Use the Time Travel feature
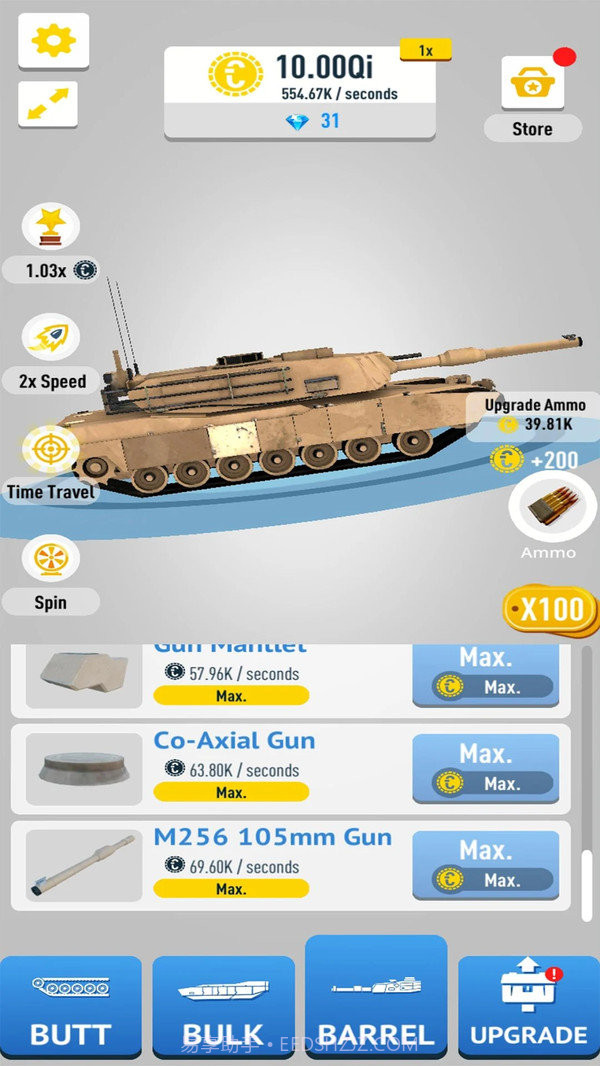The image size is (600, 1066). pos(50,451)
